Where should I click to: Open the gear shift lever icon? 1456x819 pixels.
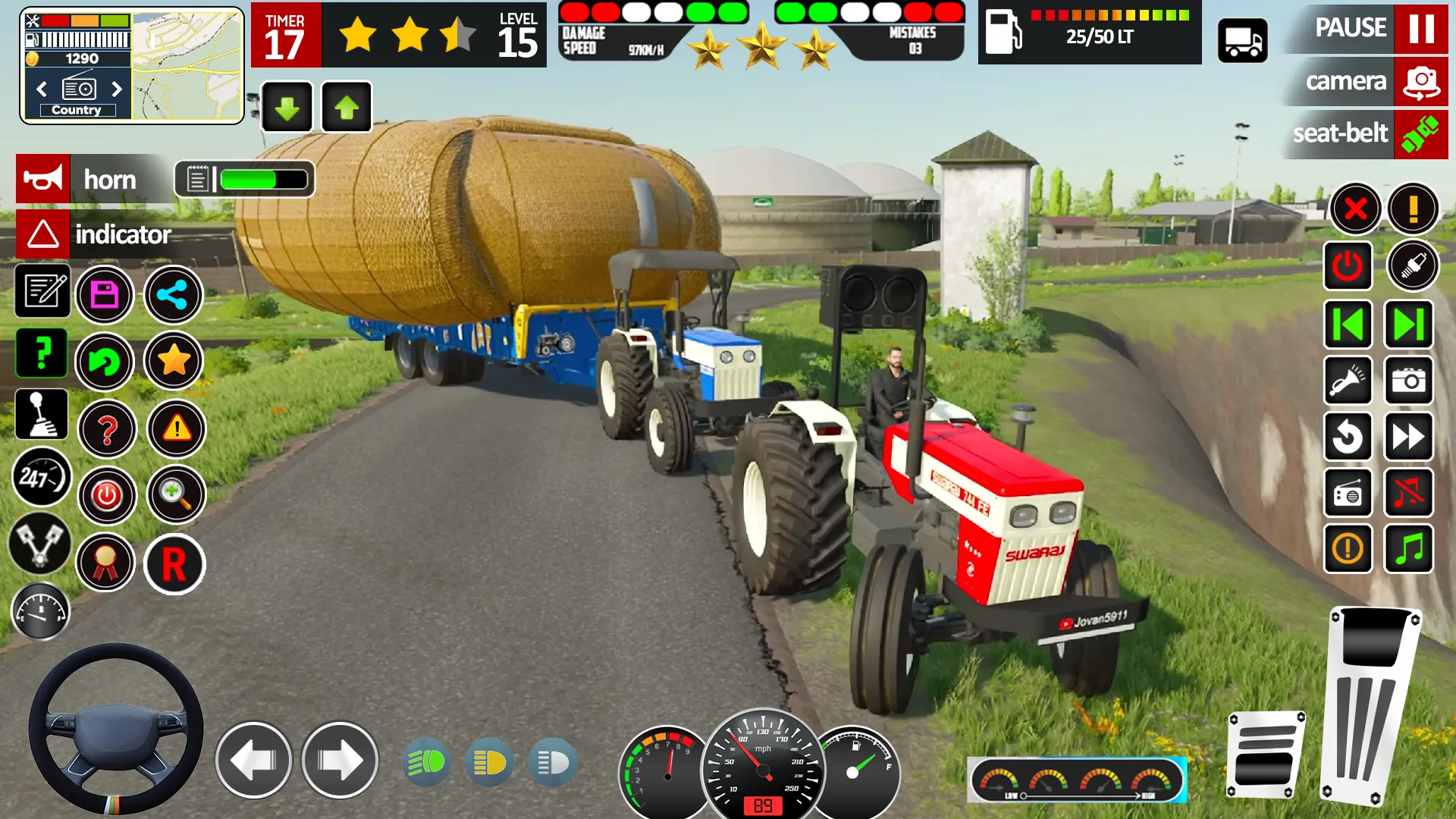[42, 413]
